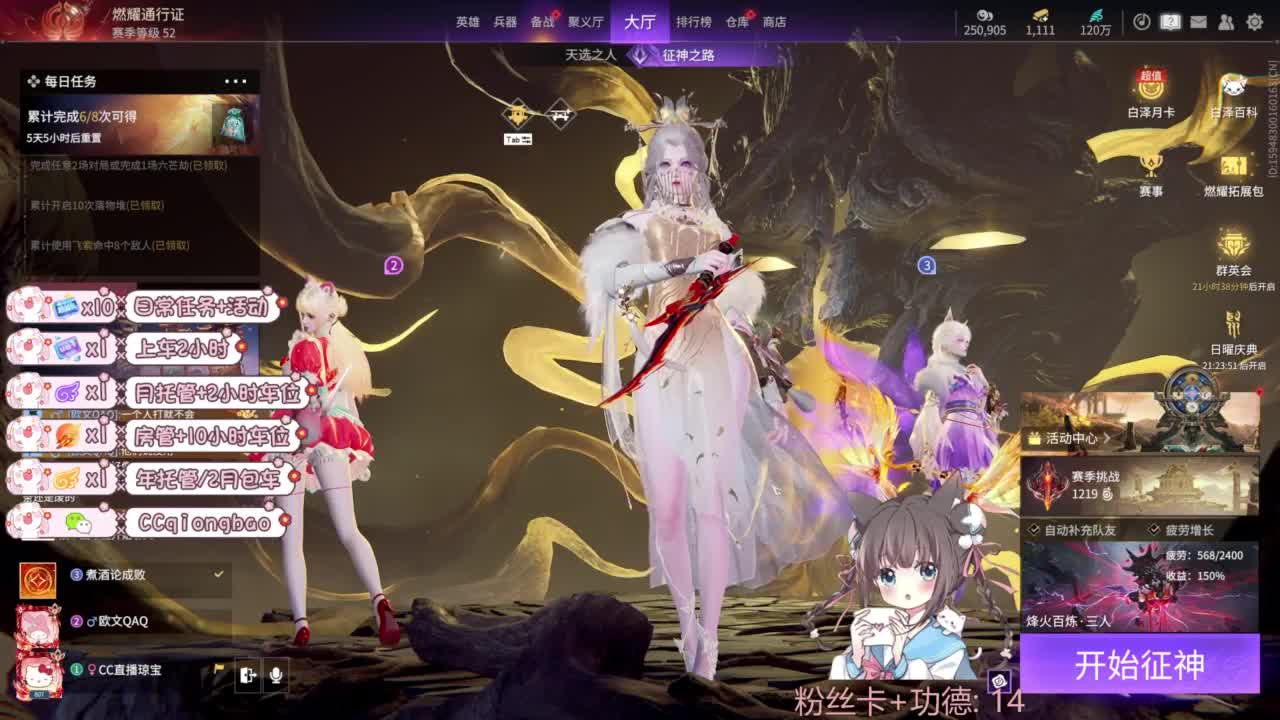点击退出队伍的门图标
Image resolution: width=1280 pixels, height=720 pixels.
[x=249, y=675]
